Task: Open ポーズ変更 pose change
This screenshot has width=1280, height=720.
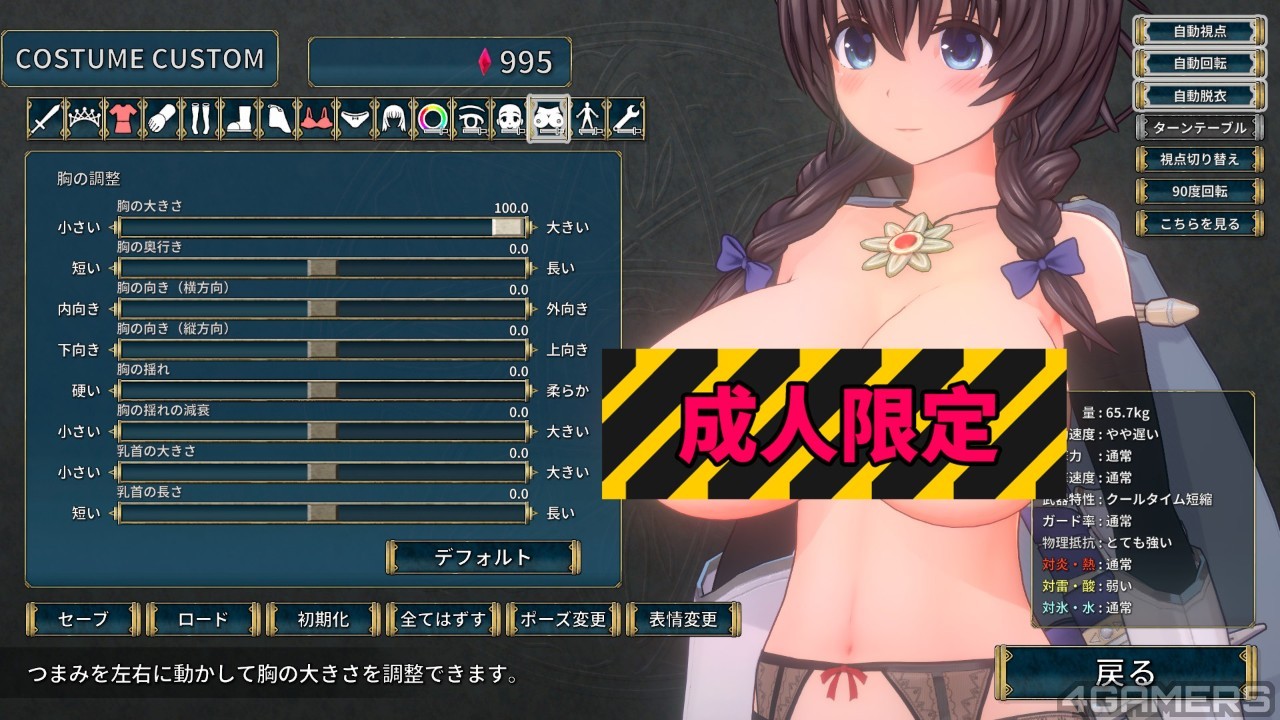Action: [563, 619]
